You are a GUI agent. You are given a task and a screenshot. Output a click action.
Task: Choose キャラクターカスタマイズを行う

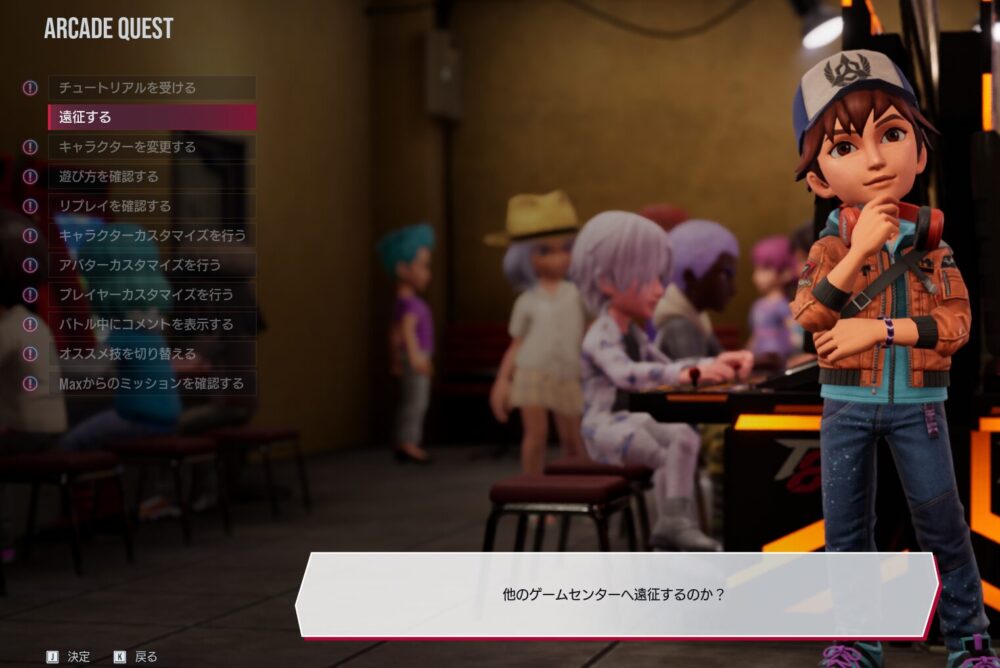point(152,236)
